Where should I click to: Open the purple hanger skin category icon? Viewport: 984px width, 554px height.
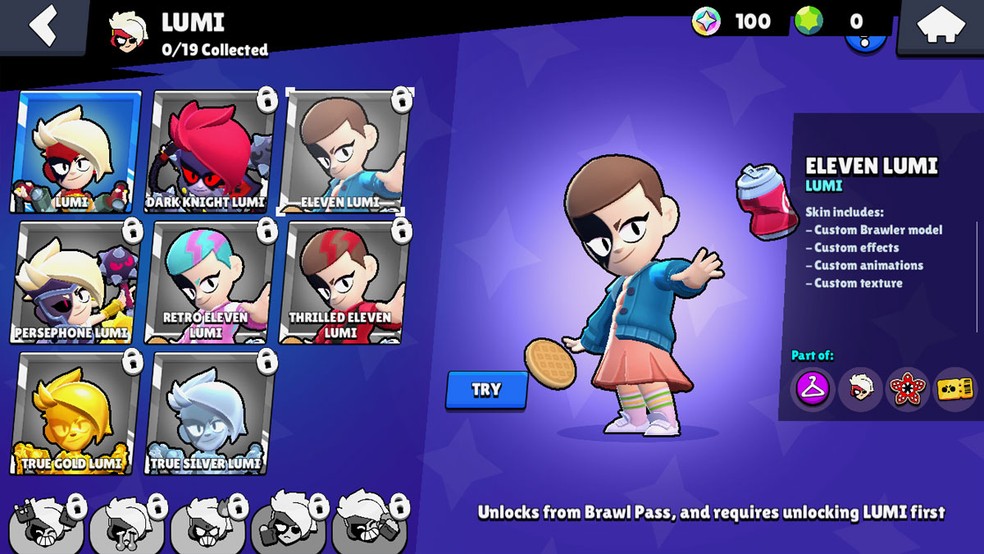pyautogui.click(x=811, y=389)
